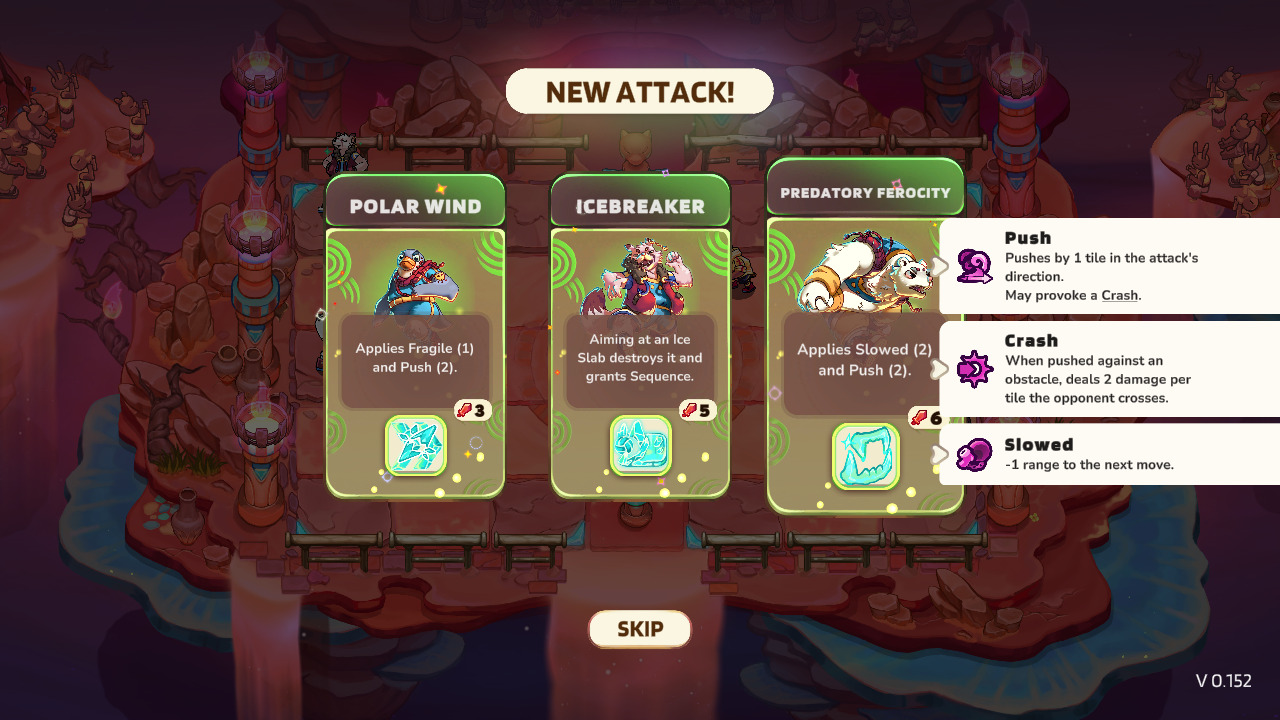The height and width of the screenshot is (720, 1280).
Task: Expand the arrow beside the Crash tooltip
Action: pos(940,369)
